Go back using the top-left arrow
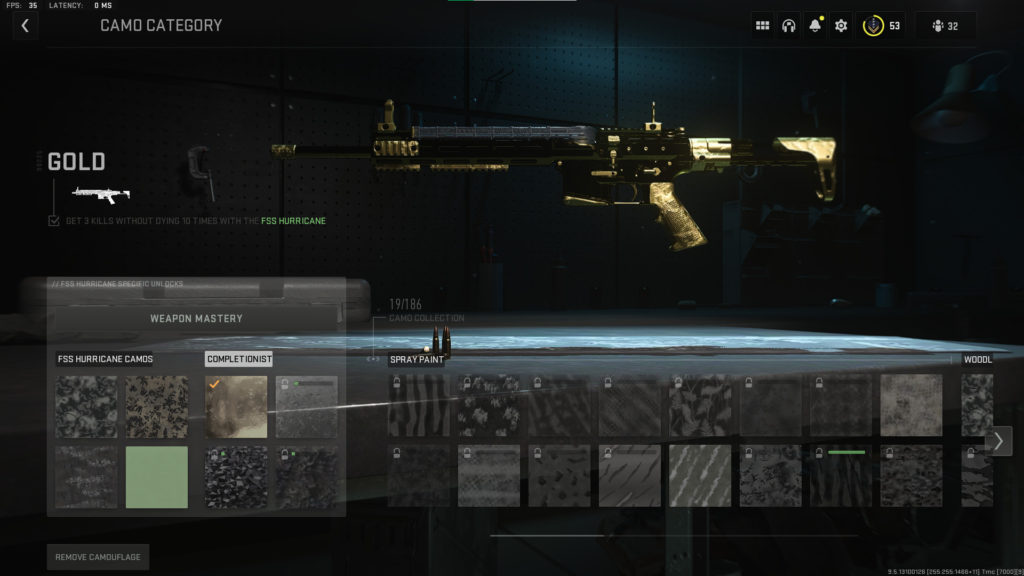The image size is (1024, 576). tap(25, 26)
